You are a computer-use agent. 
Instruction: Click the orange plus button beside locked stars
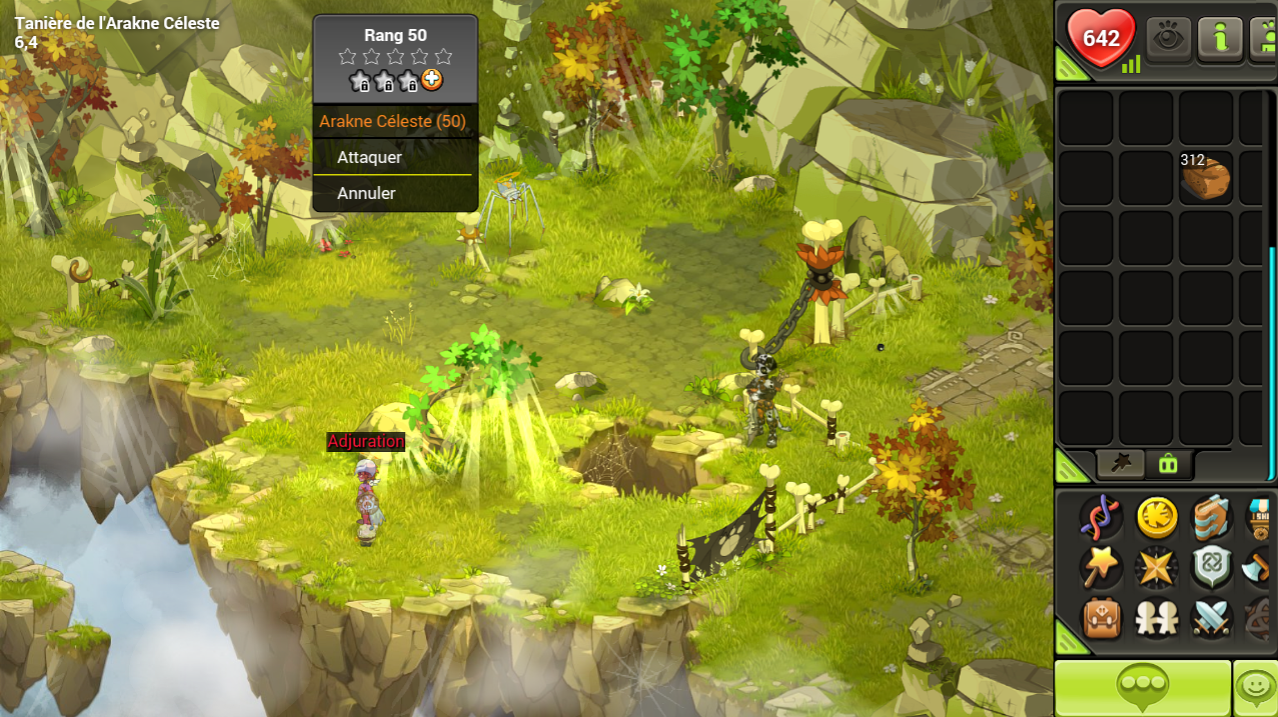tap(432, 81)
